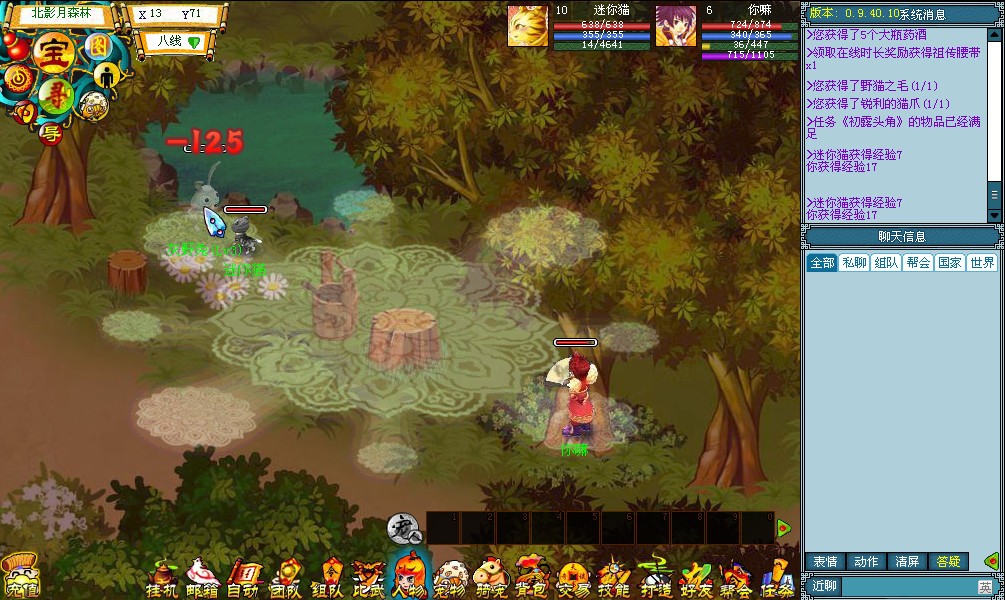
Task: Open the 宝 treasure orb menu
Action: click(50, 53)
